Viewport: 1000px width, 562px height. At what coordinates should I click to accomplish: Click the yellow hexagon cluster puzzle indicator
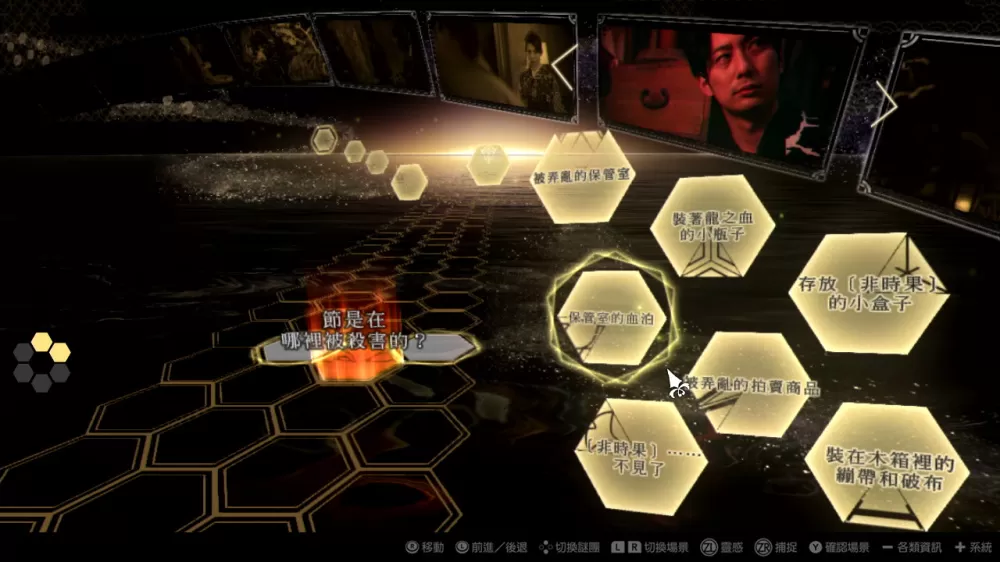click(42, 361)
